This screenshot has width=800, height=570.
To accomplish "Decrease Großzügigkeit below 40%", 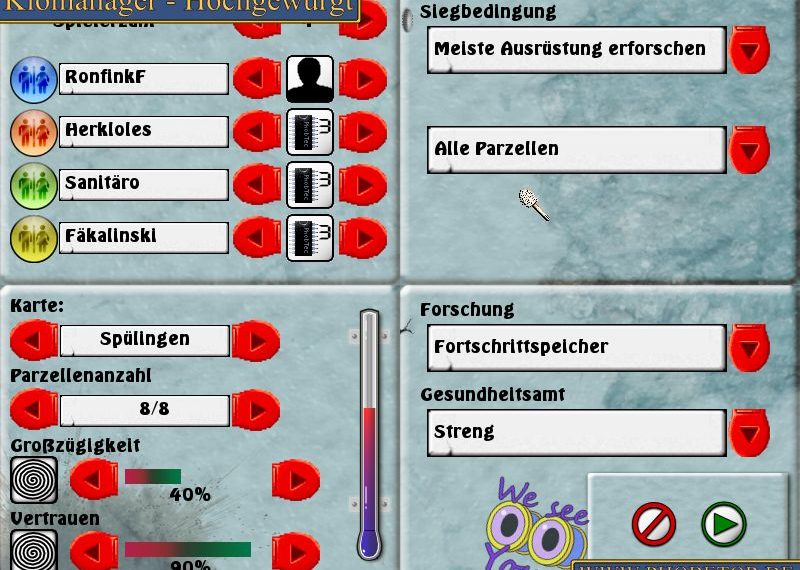I will [x=94, y=481].
